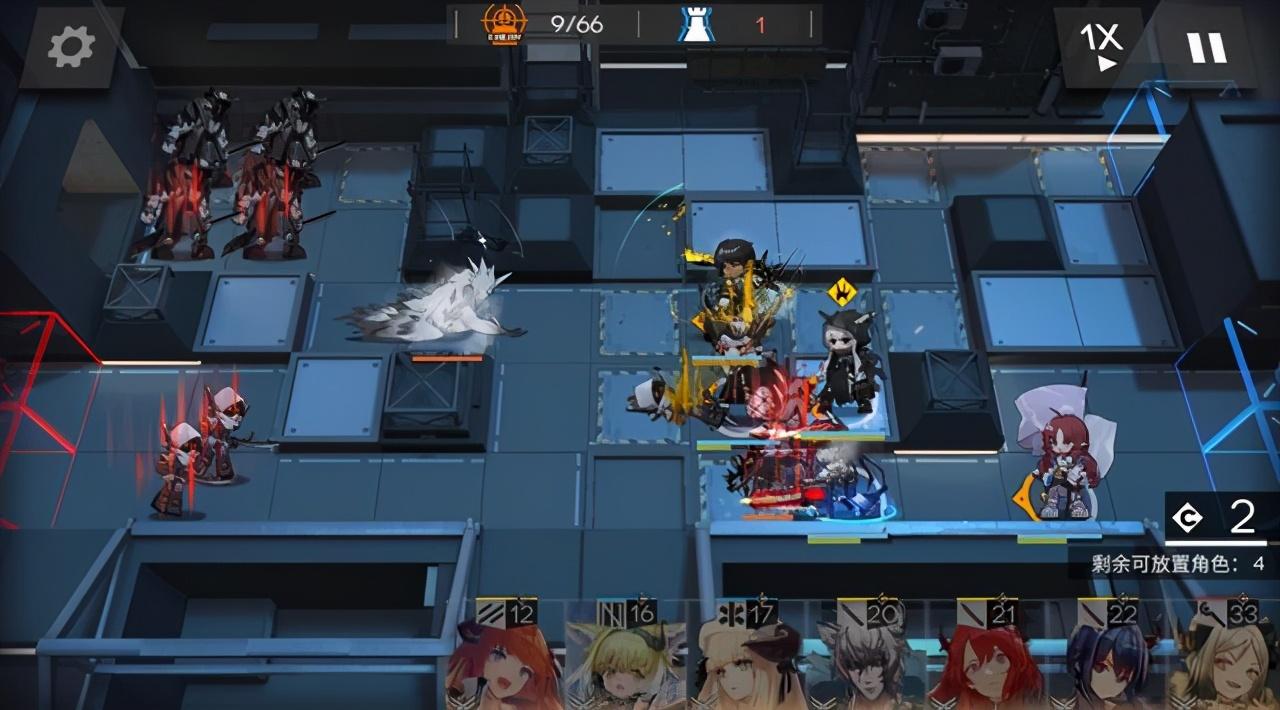Open the settings gear menu
The width and height of the screenshot is (1280, 710).
(x=71, y=47)
